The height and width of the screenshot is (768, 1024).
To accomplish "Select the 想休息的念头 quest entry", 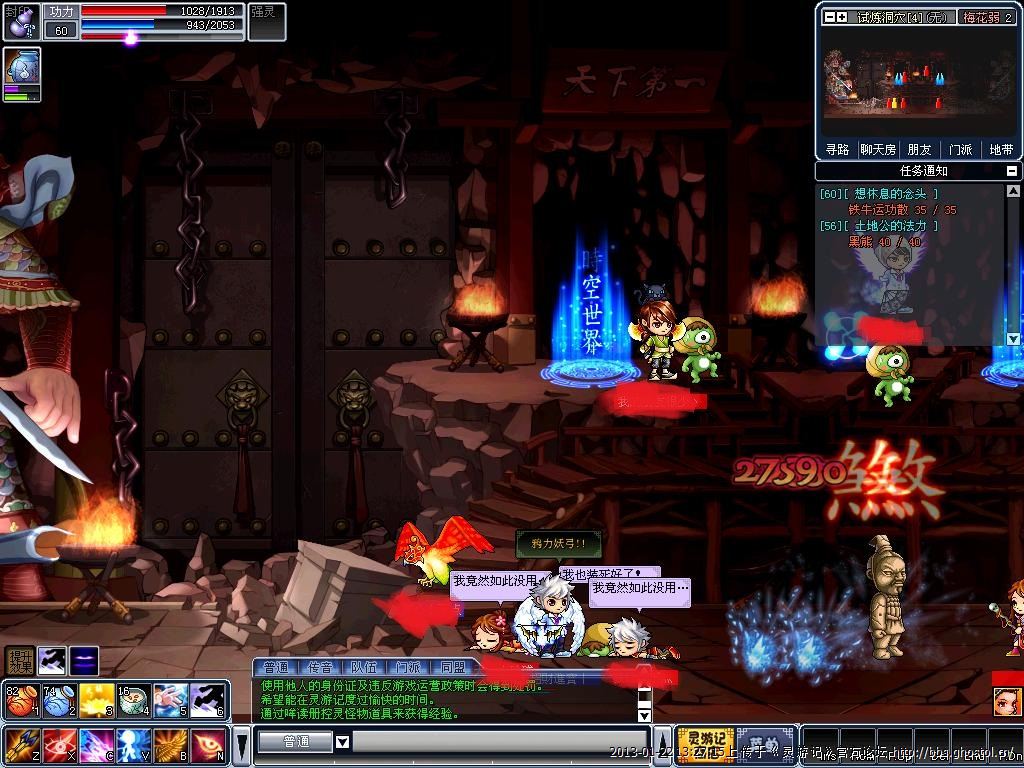I will [x=892, y=194].
